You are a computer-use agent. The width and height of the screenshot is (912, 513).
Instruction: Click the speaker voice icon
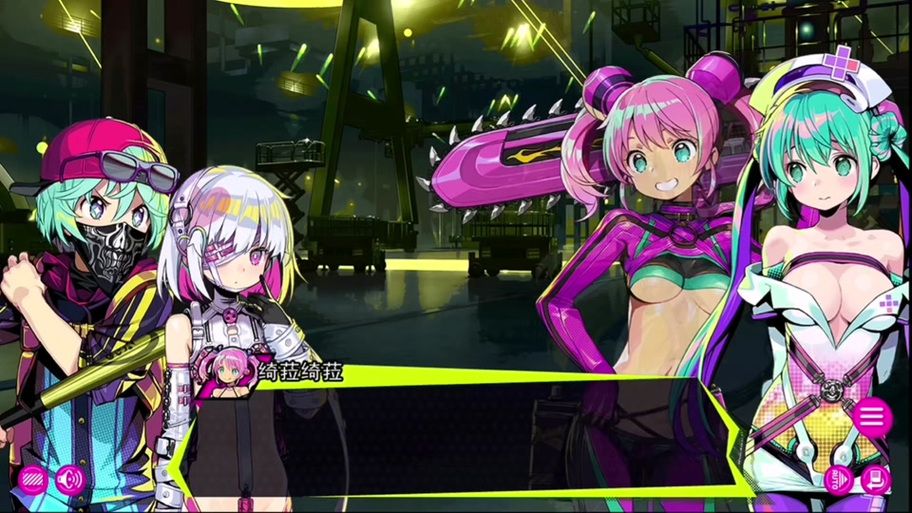point(69,479)
